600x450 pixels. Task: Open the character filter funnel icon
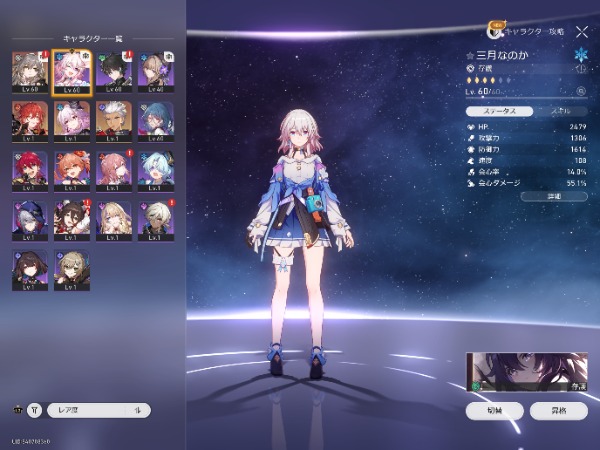point(36,410)
